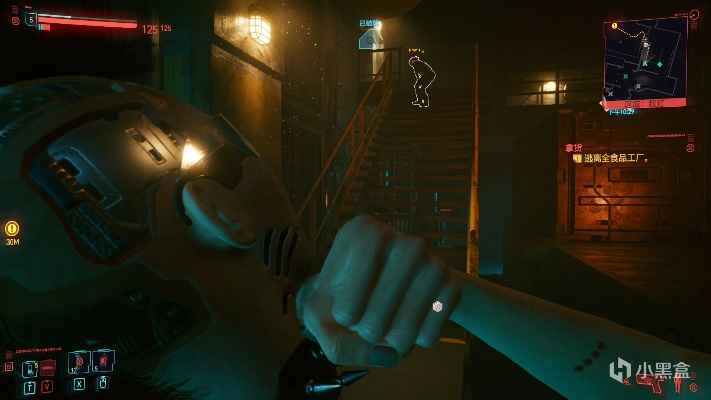This screenshot has height=400, width=711.
Task: Select the highlighted target marker above the stairs
Action: (x=370, y=38)
